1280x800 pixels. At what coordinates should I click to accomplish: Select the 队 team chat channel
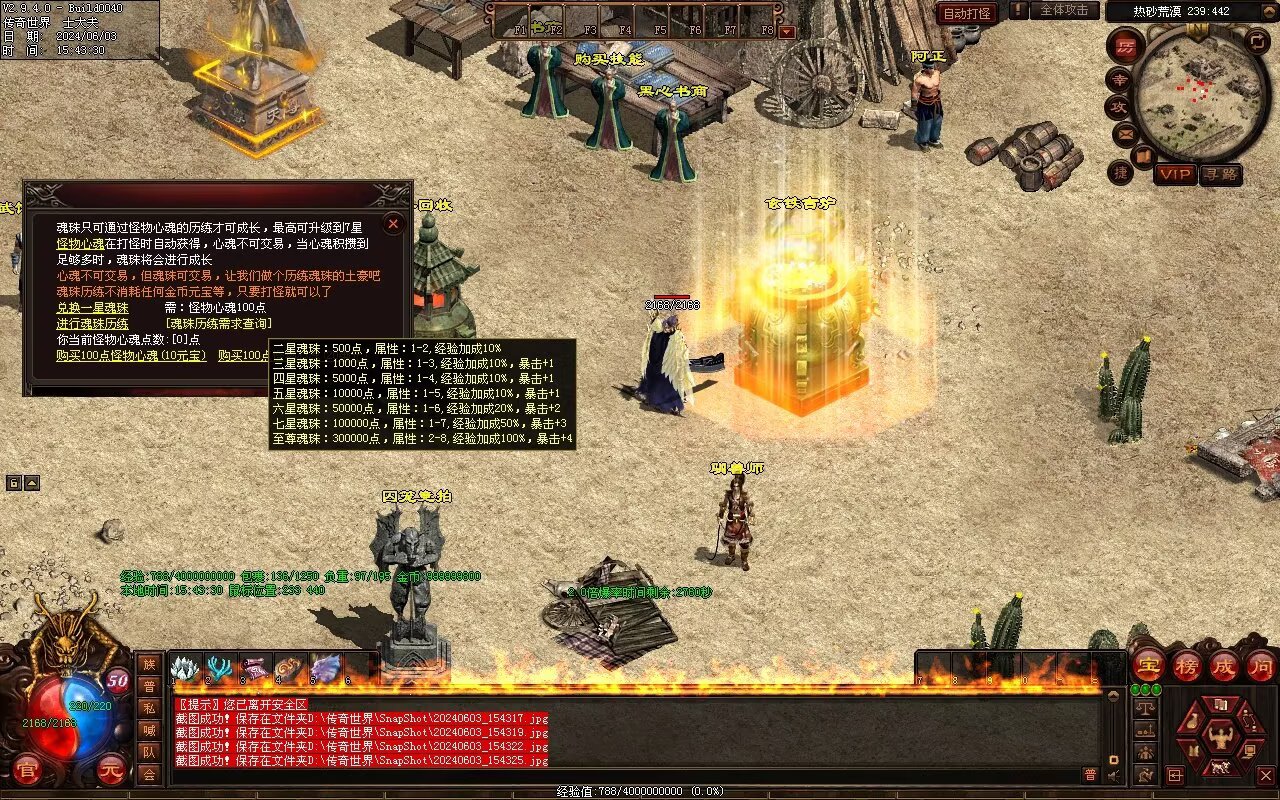[x=149, y=752]
